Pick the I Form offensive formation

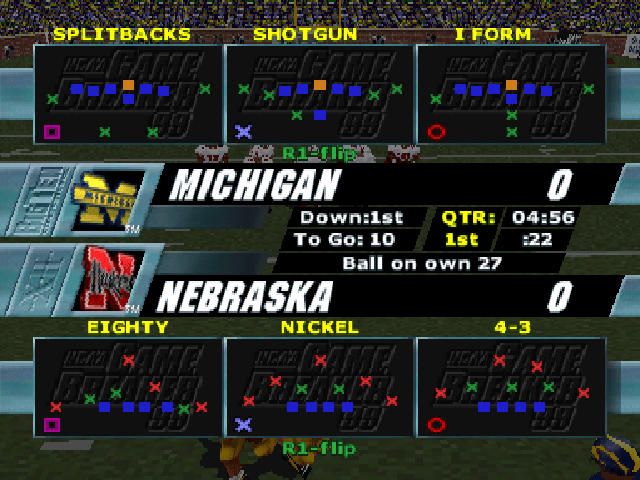tap(511, 95)
